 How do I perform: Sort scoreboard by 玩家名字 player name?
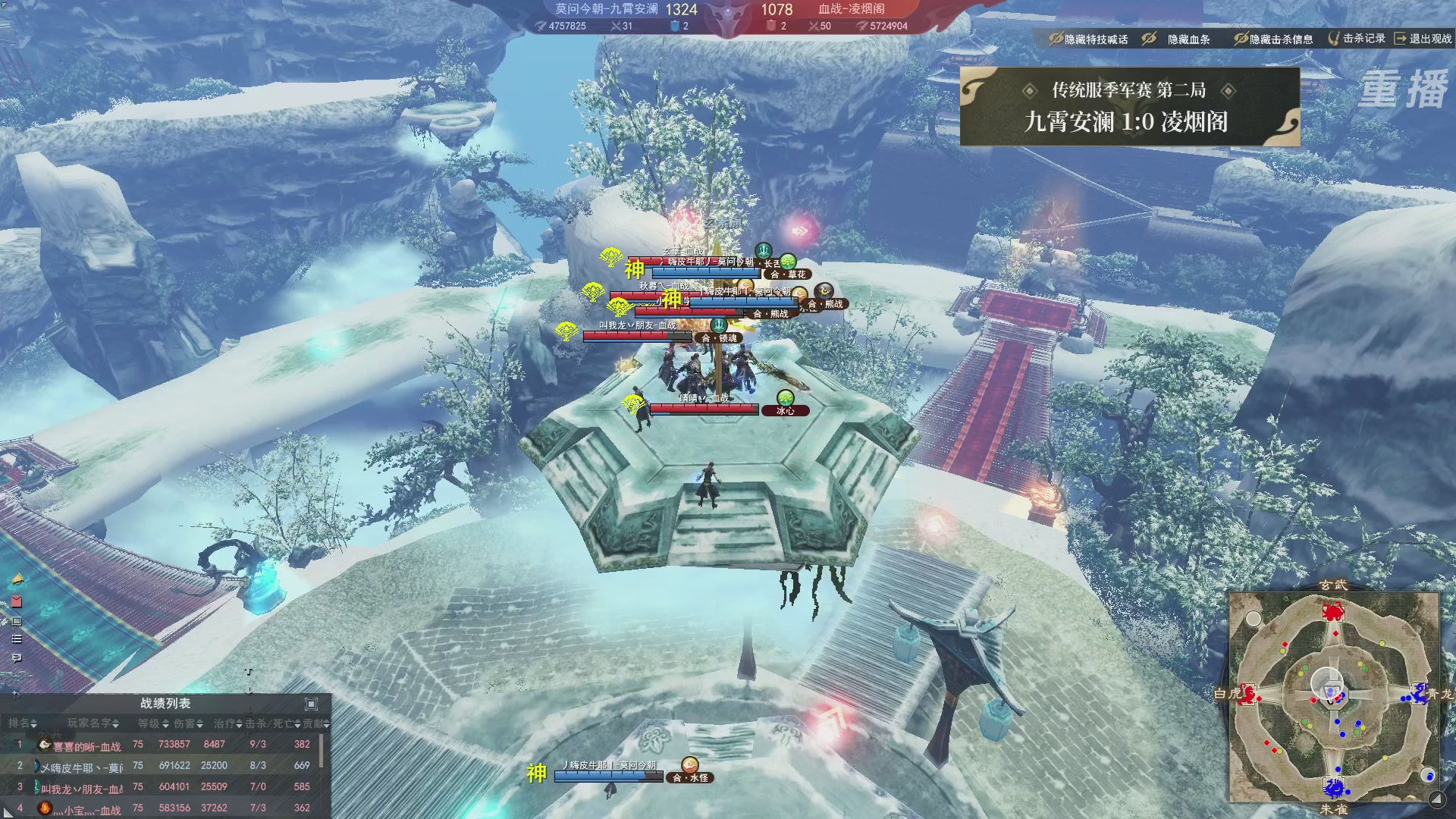coord(93,723)
